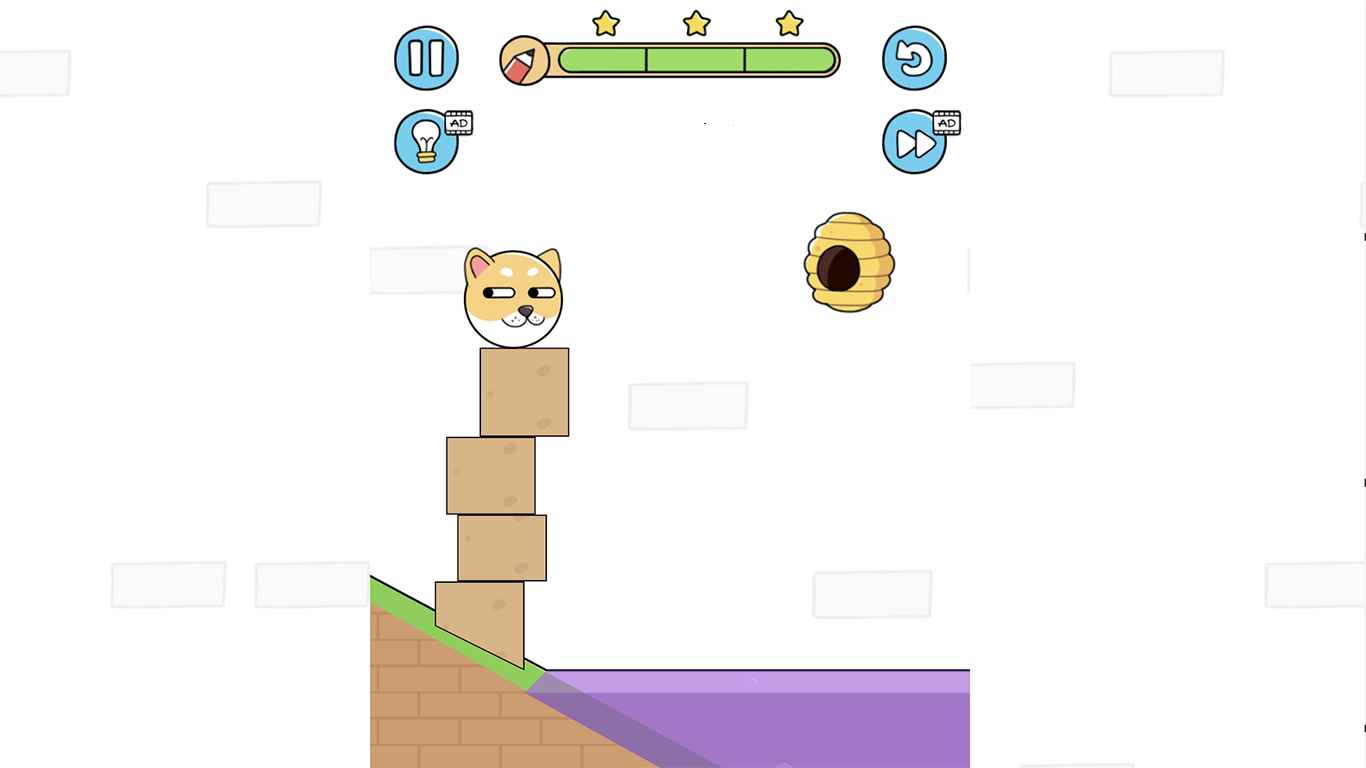Pause the game
This screenshot has width=1366, height=768.
(426, 58)
